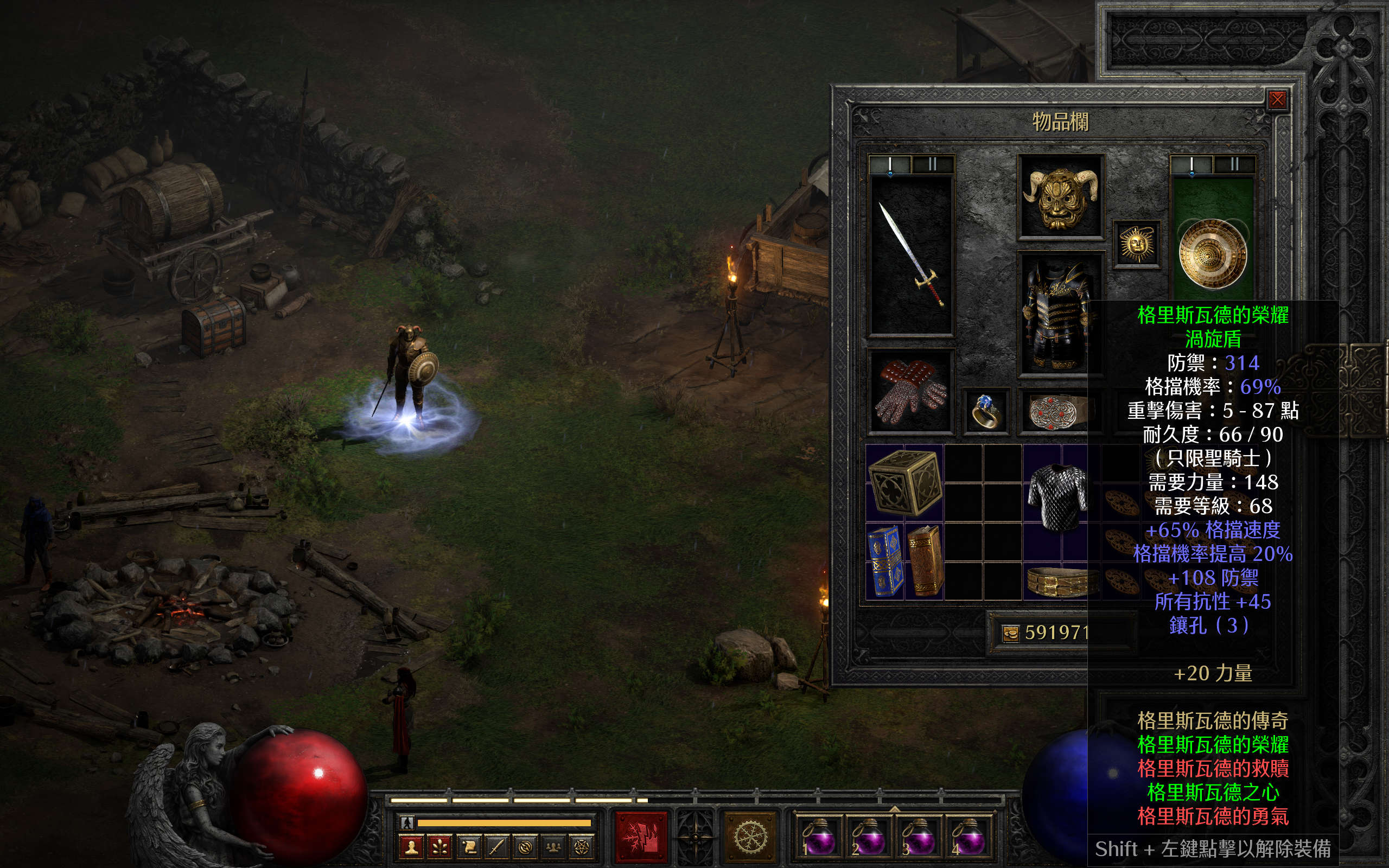Open the character screen from the mini menu
Screen dimensions: 1389x868
pos(411,847)
